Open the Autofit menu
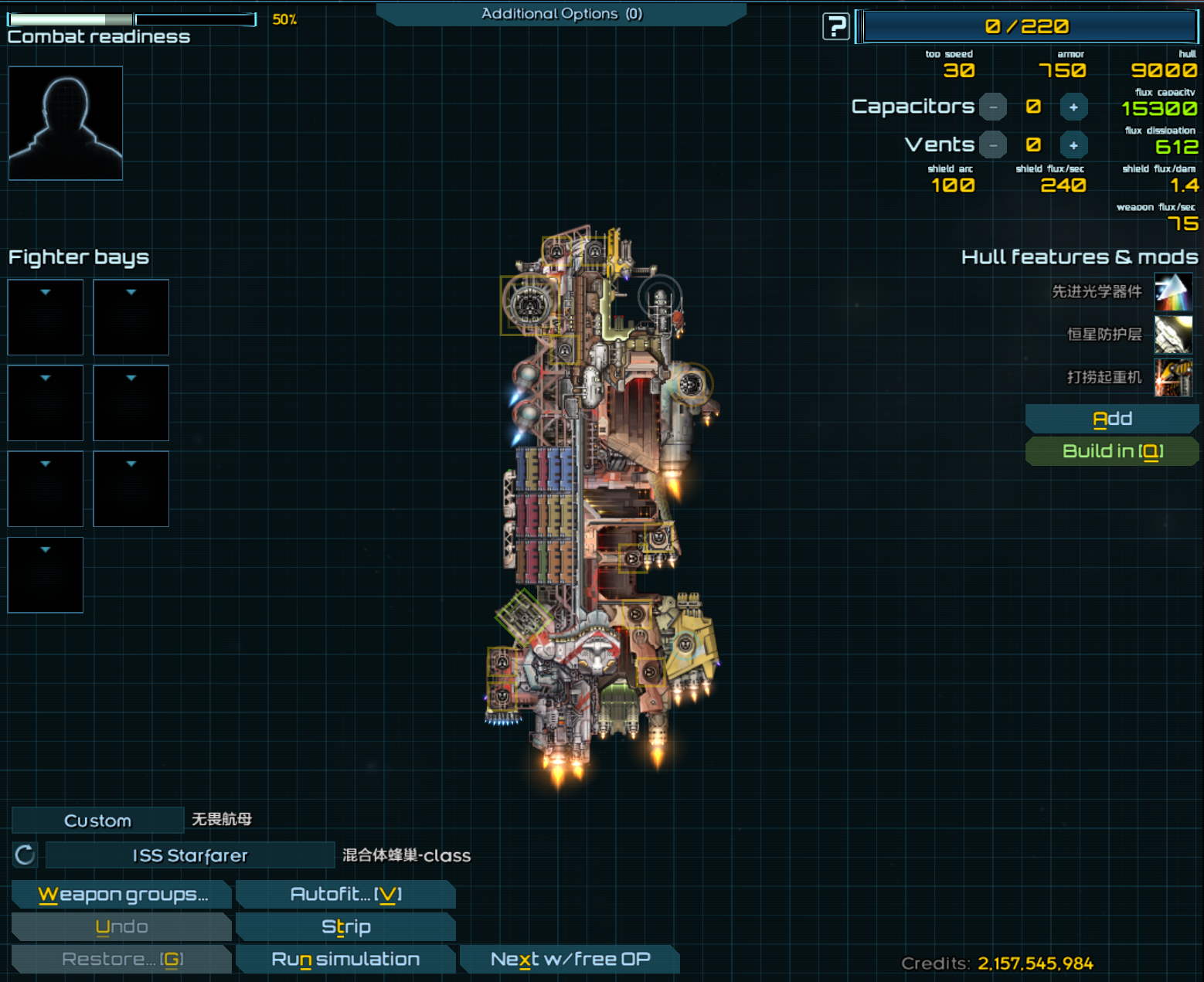 345,895
